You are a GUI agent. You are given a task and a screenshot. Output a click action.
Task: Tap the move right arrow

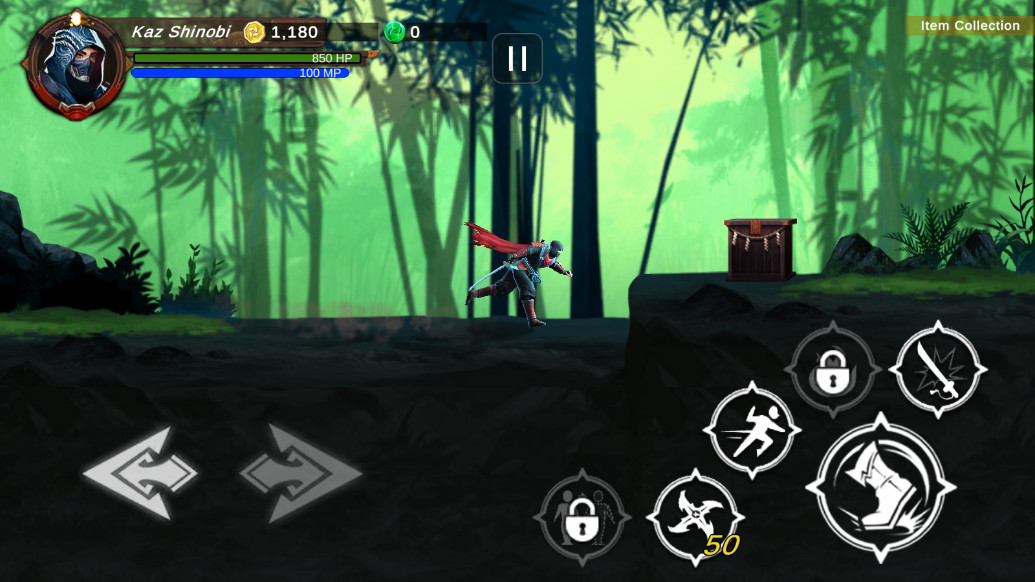(x=301, y=473)
